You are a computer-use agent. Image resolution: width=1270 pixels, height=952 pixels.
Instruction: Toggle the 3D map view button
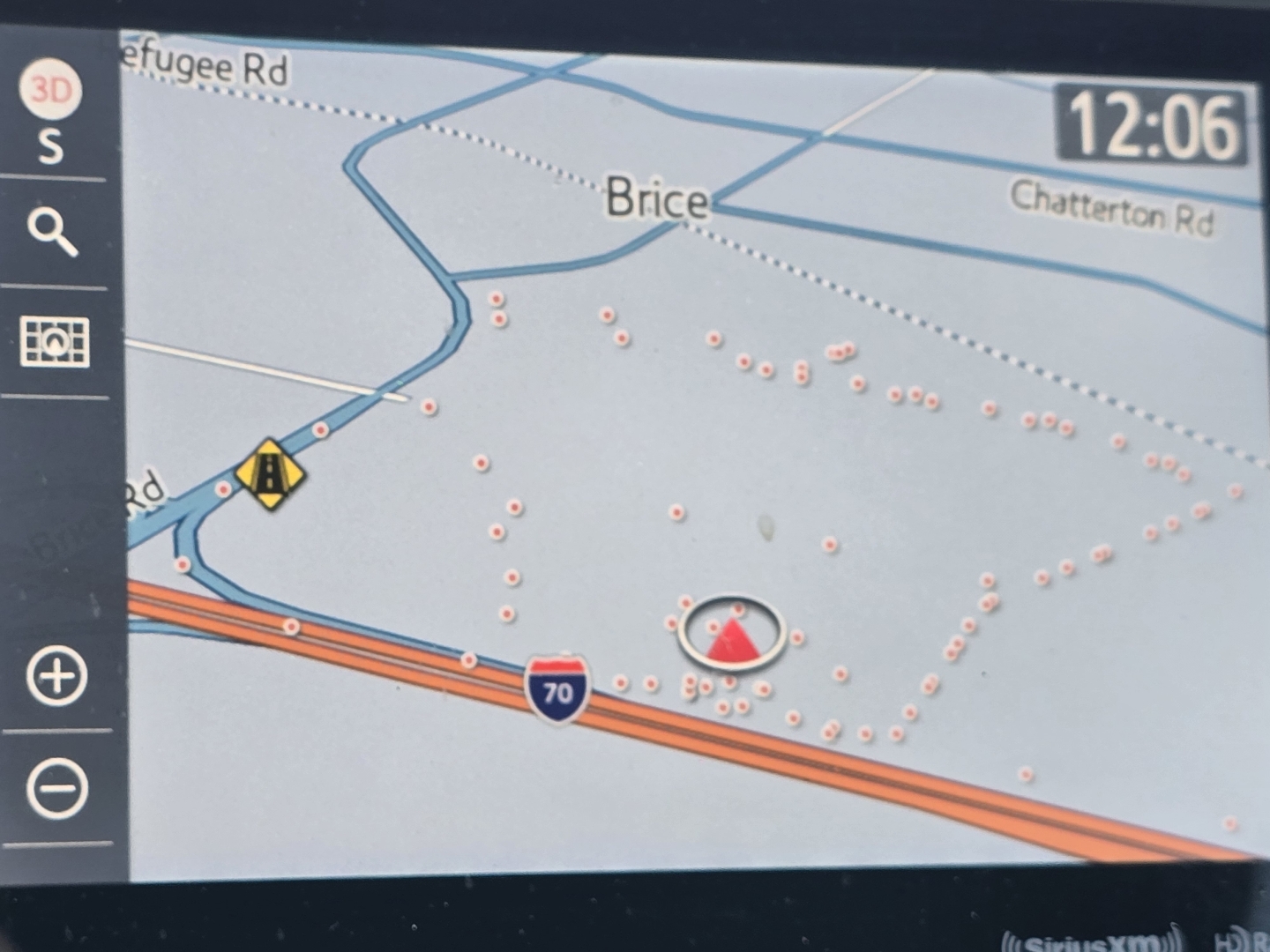click(x=50, y=89)
